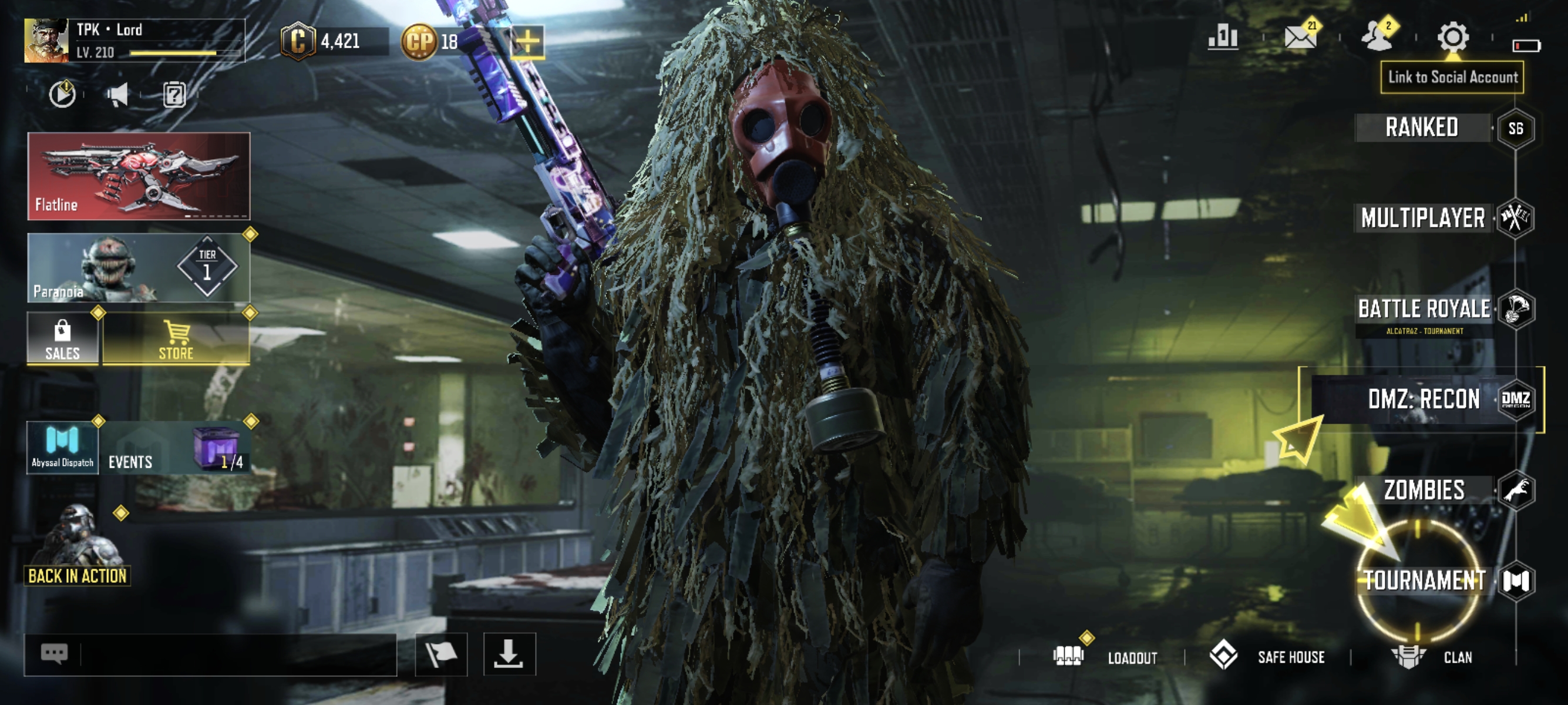1568x705 pixels.
Task: Enter Battle Royale mode
Action: point(1424,309)
